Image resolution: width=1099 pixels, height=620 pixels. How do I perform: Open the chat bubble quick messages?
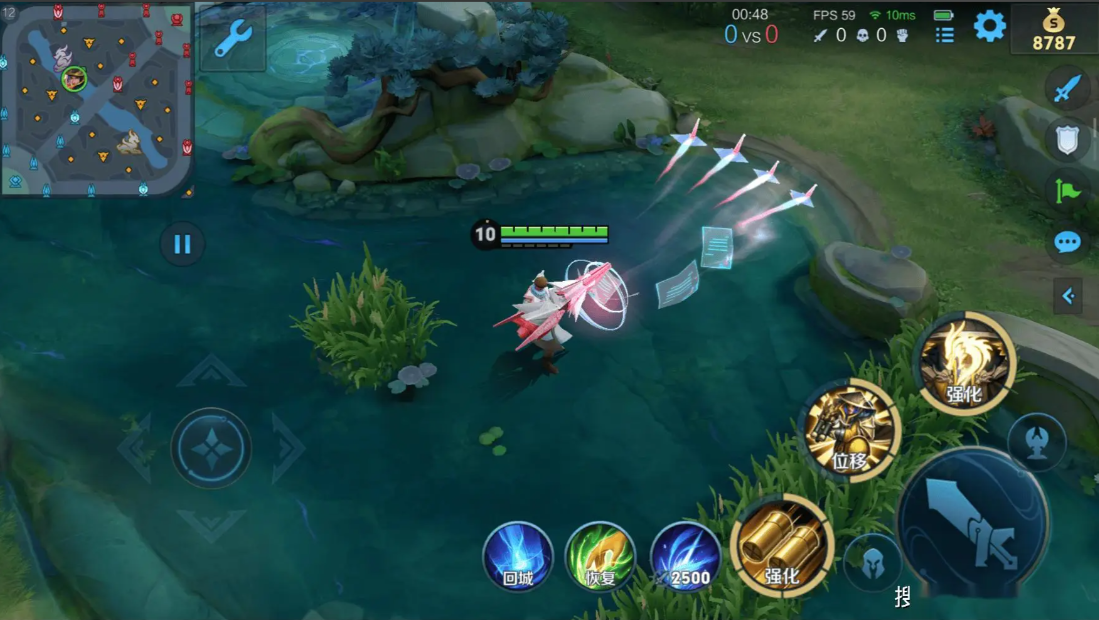point(1067,242)
